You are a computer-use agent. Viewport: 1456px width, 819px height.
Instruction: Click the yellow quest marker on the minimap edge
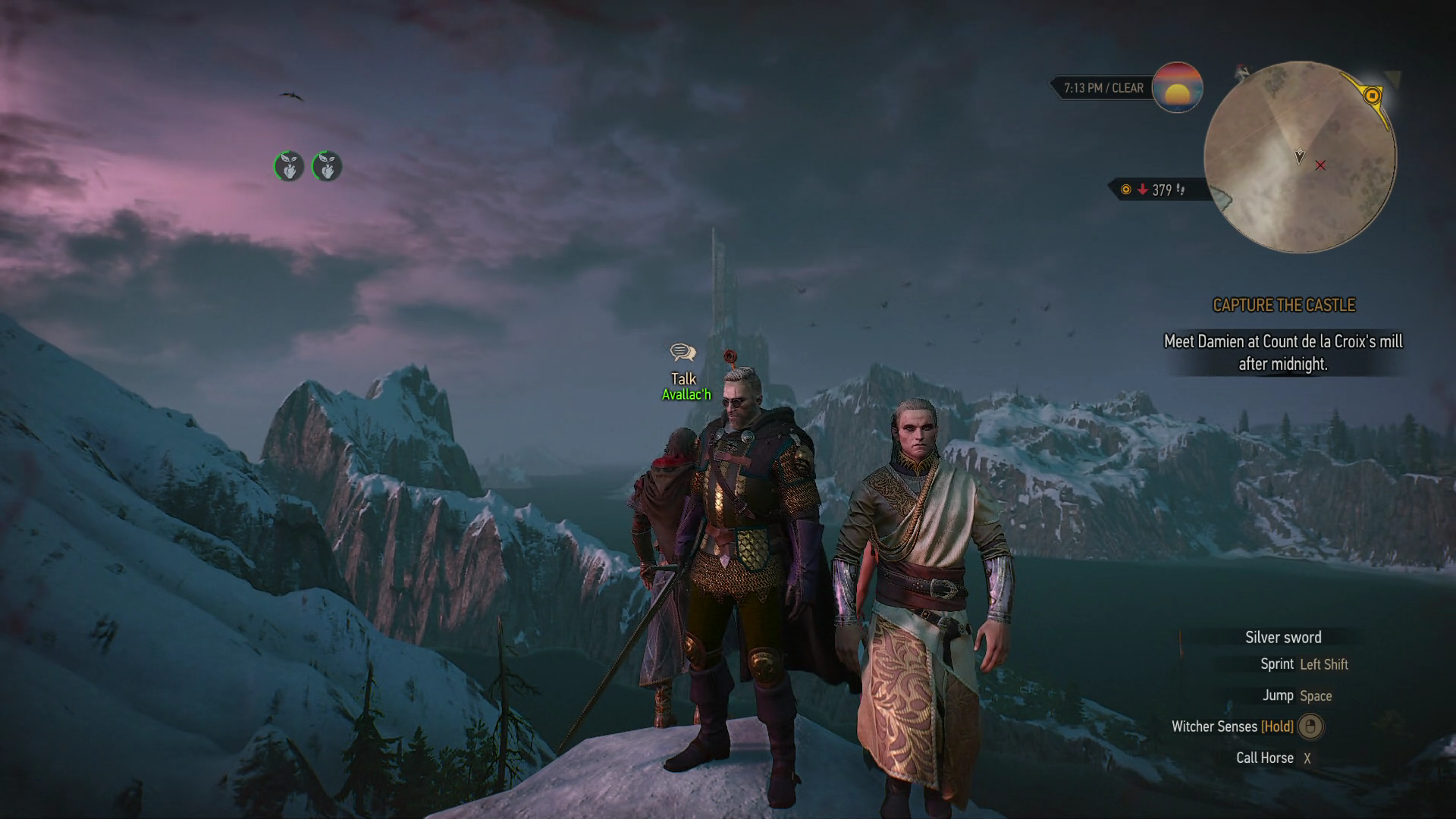pyautogui.click(x=1372, y=96)
